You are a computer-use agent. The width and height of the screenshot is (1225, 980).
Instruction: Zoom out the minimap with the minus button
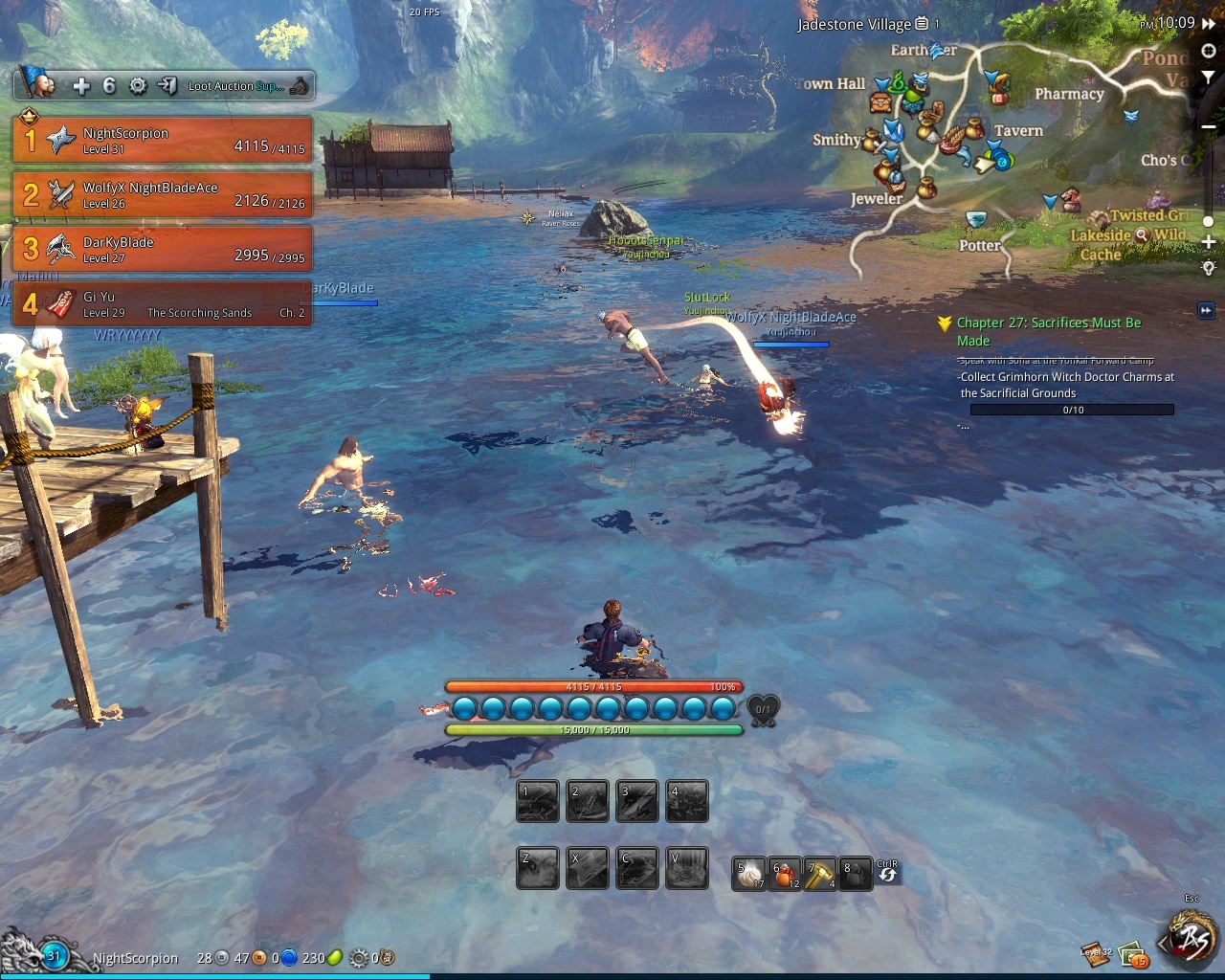point(1209,126)
